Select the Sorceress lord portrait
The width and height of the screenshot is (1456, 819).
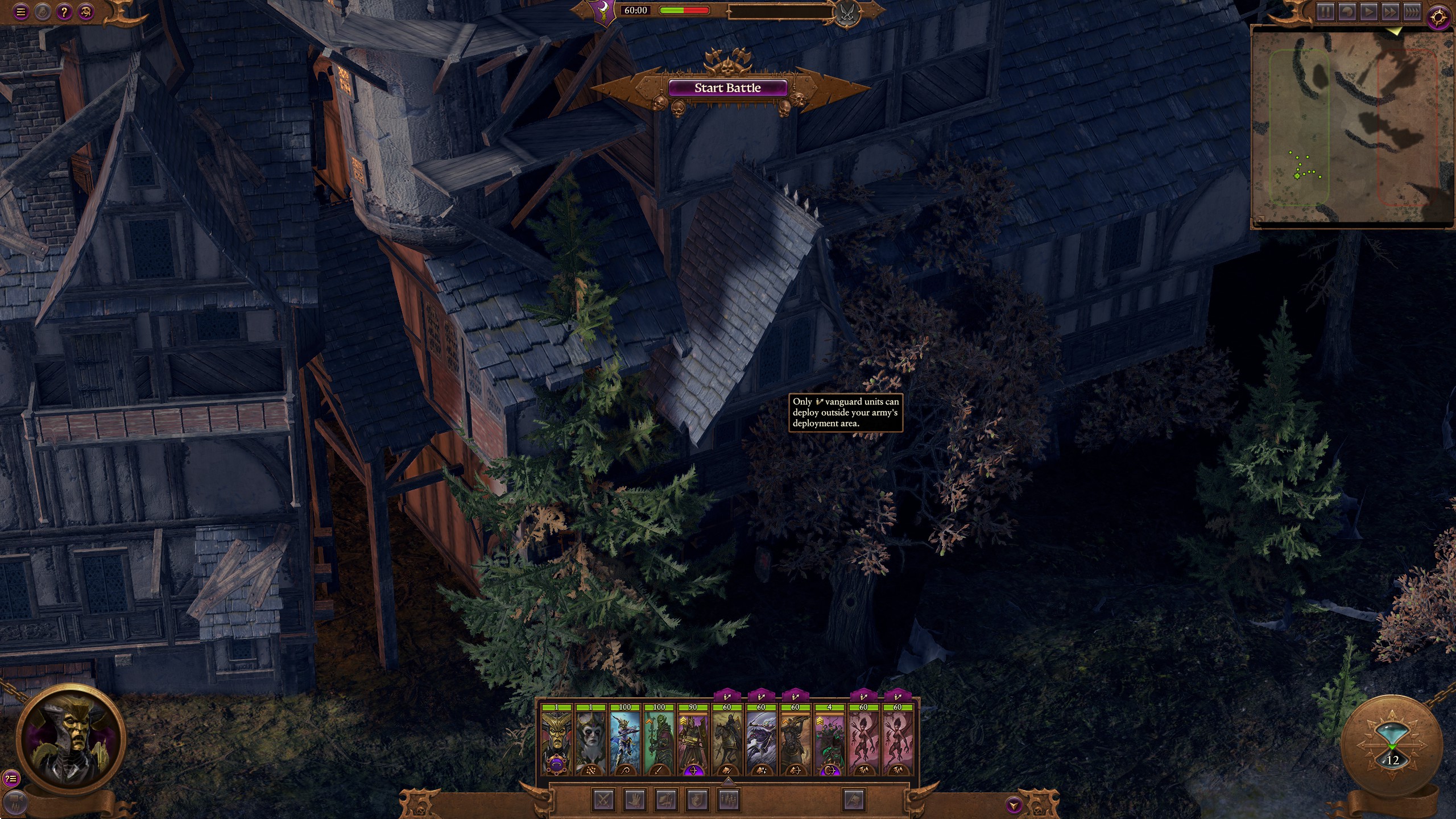tap(590, 739)
